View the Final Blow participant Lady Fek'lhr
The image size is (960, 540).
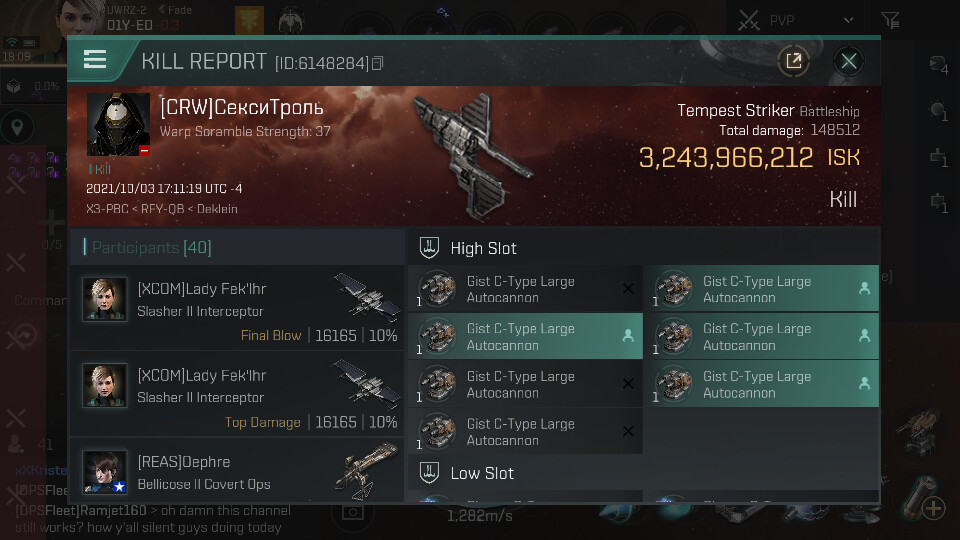pyautogui.click(x=236, y=309)
